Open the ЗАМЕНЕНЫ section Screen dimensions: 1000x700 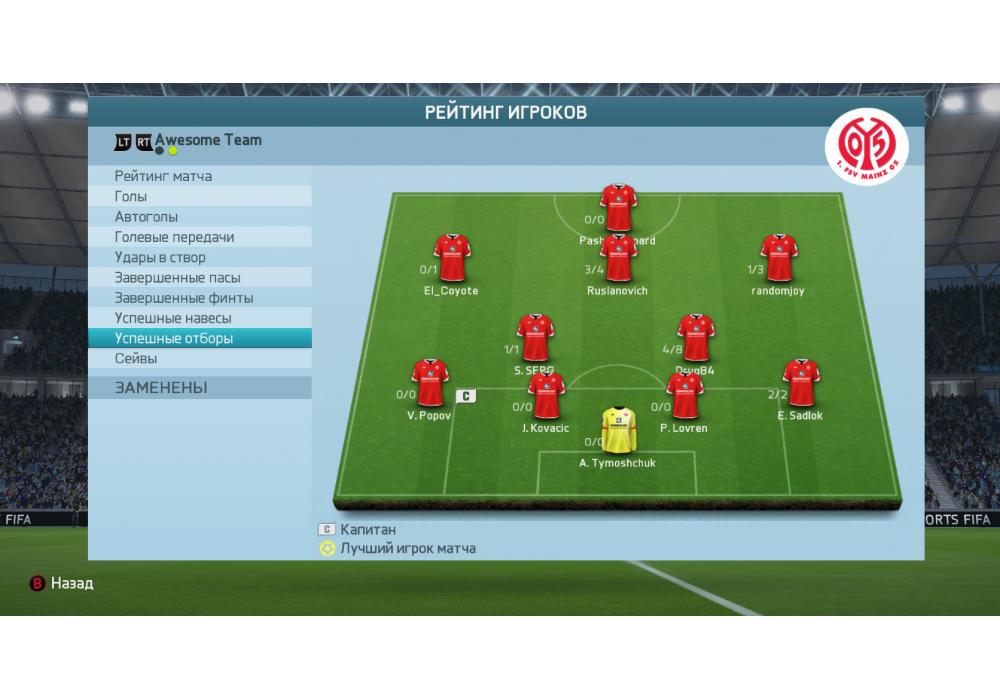coord(198,387)
